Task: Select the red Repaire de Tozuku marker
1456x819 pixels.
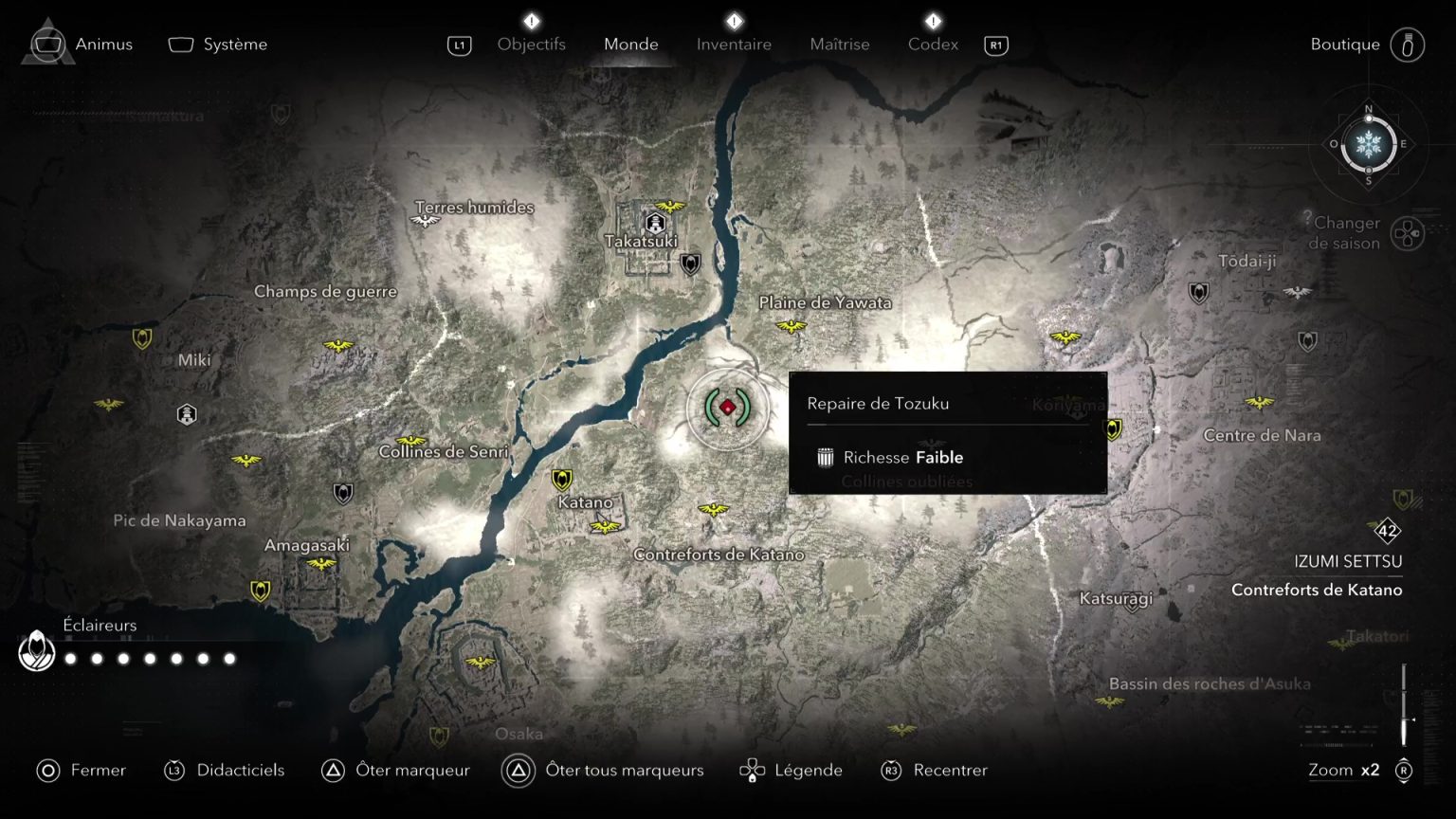Action: pyautogui.click(x=728, y=409)
